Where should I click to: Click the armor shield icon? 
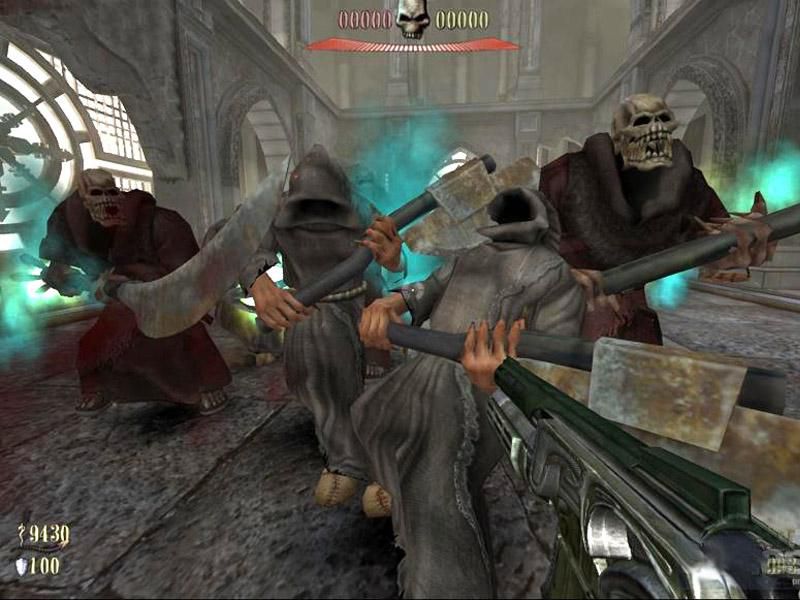pyautogui.click(x=23, y=565)
